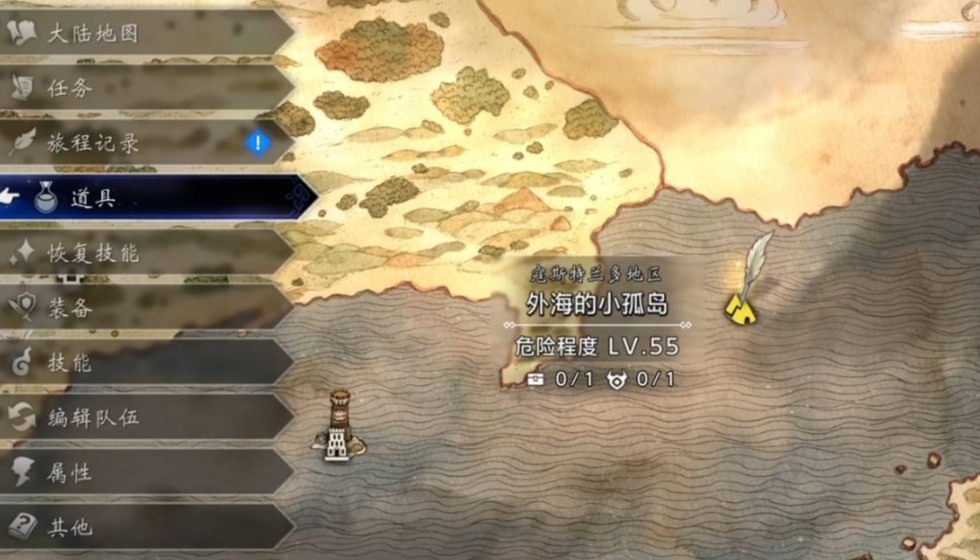Open the 大陆地图 world map entry
This screenshot has height=560, width=980.
tap(140, 33)
